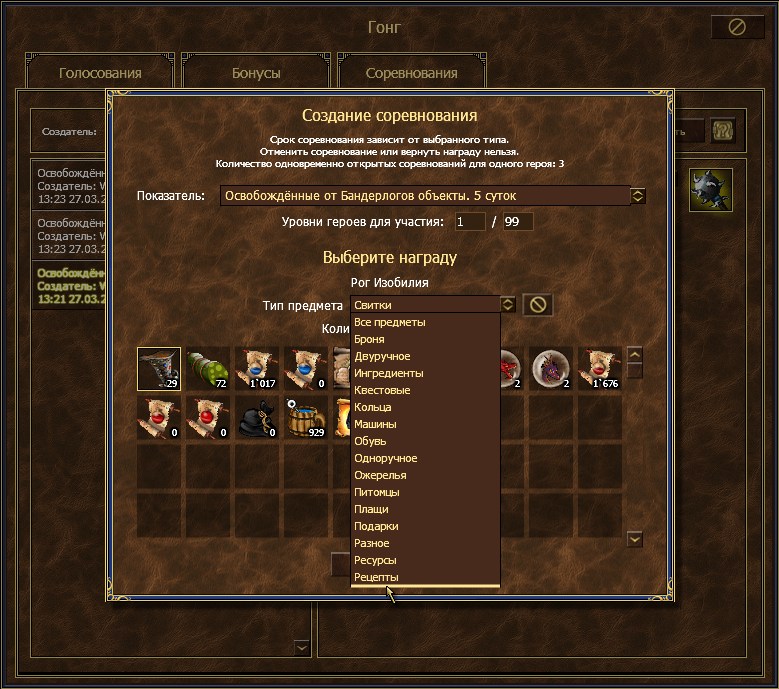The width and height of the screenshot is (779, 689).
Task: Pick the Ожерелья item type
Action: (x=381, y=475)
